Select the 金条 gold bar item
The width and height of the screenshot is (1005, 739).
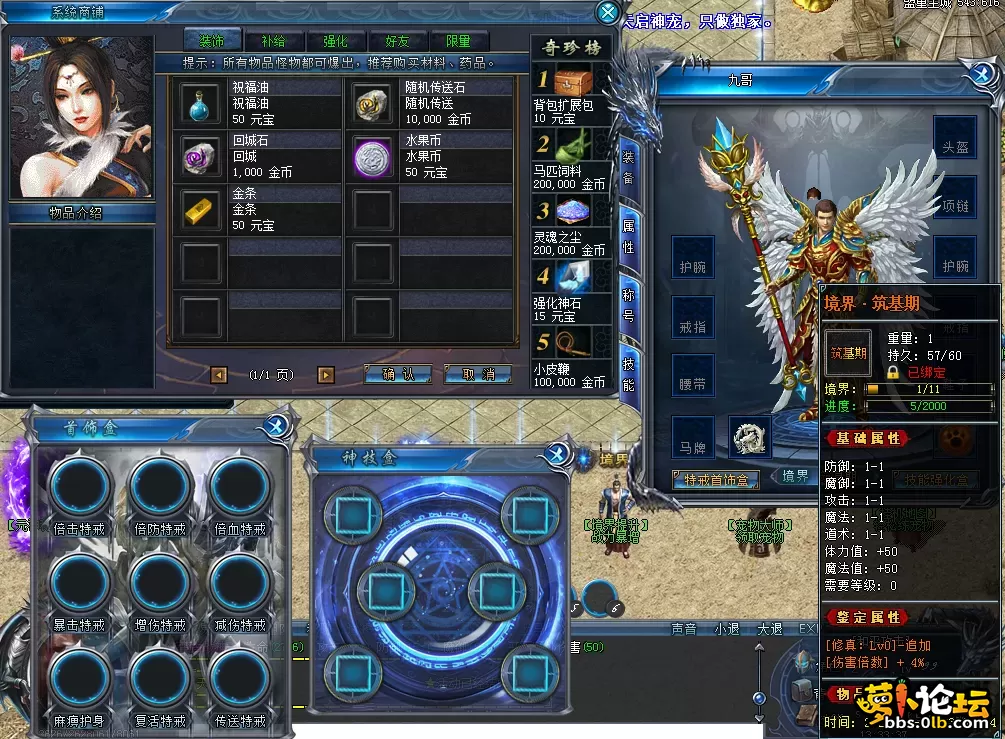[x=198, y=209]
